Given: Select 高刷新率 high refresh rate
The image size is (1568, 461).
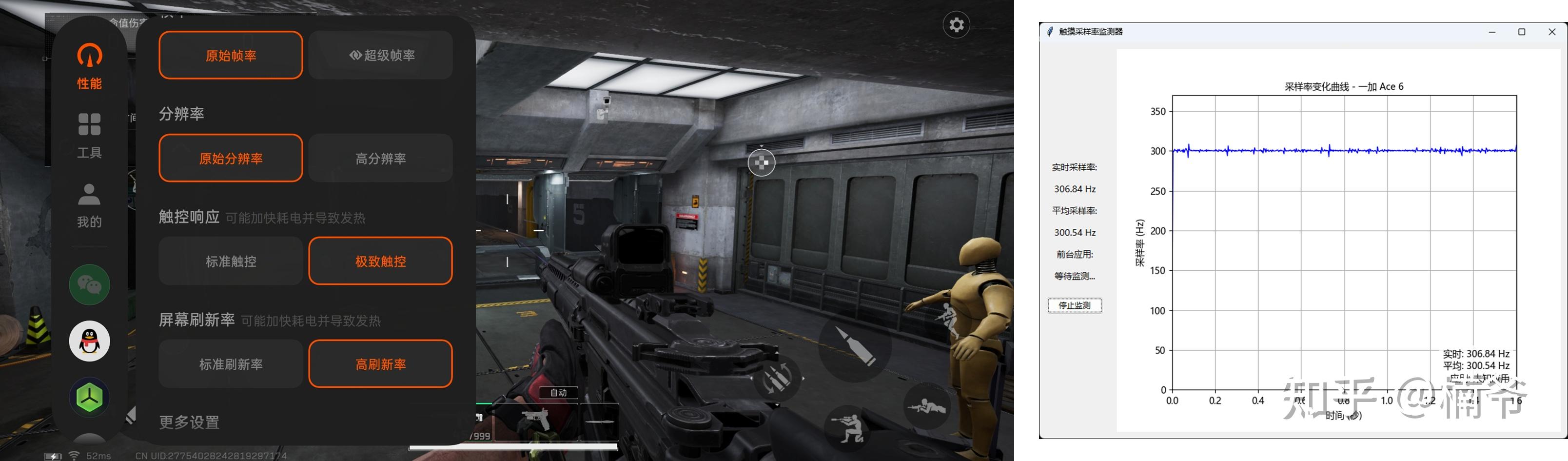Looking at the screenshot, I should coord(381,364).
